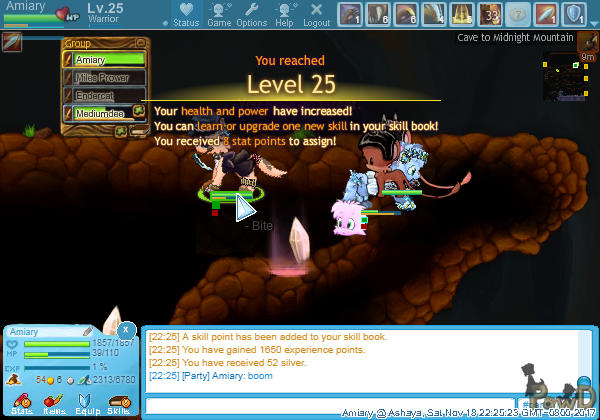Click the chat input box
Viewport: 600px width, 420px height.
(x=330, y=405)
